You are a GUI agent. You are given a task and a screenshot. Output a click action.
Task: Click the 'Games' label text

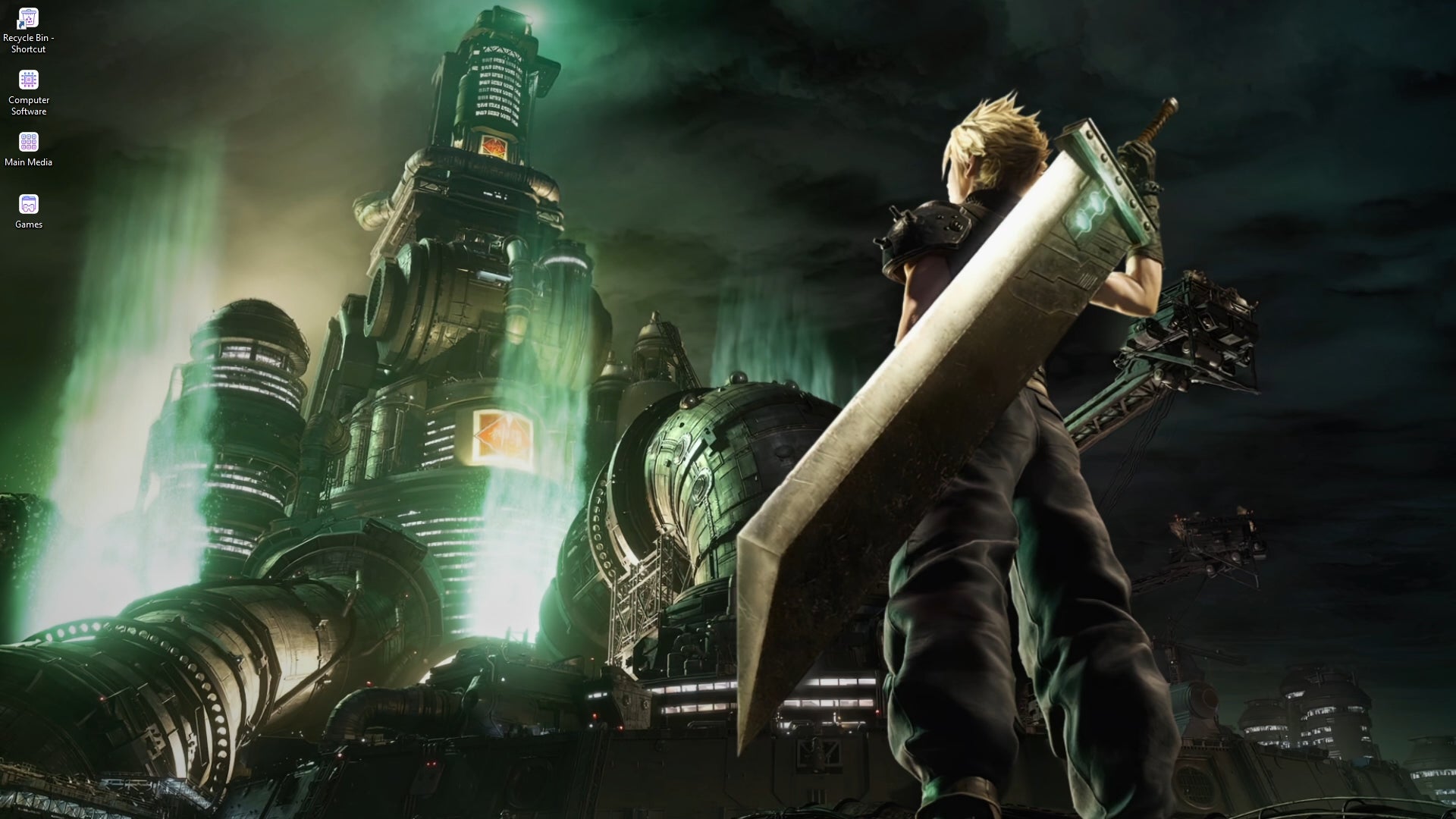click(x=28, y=223)
